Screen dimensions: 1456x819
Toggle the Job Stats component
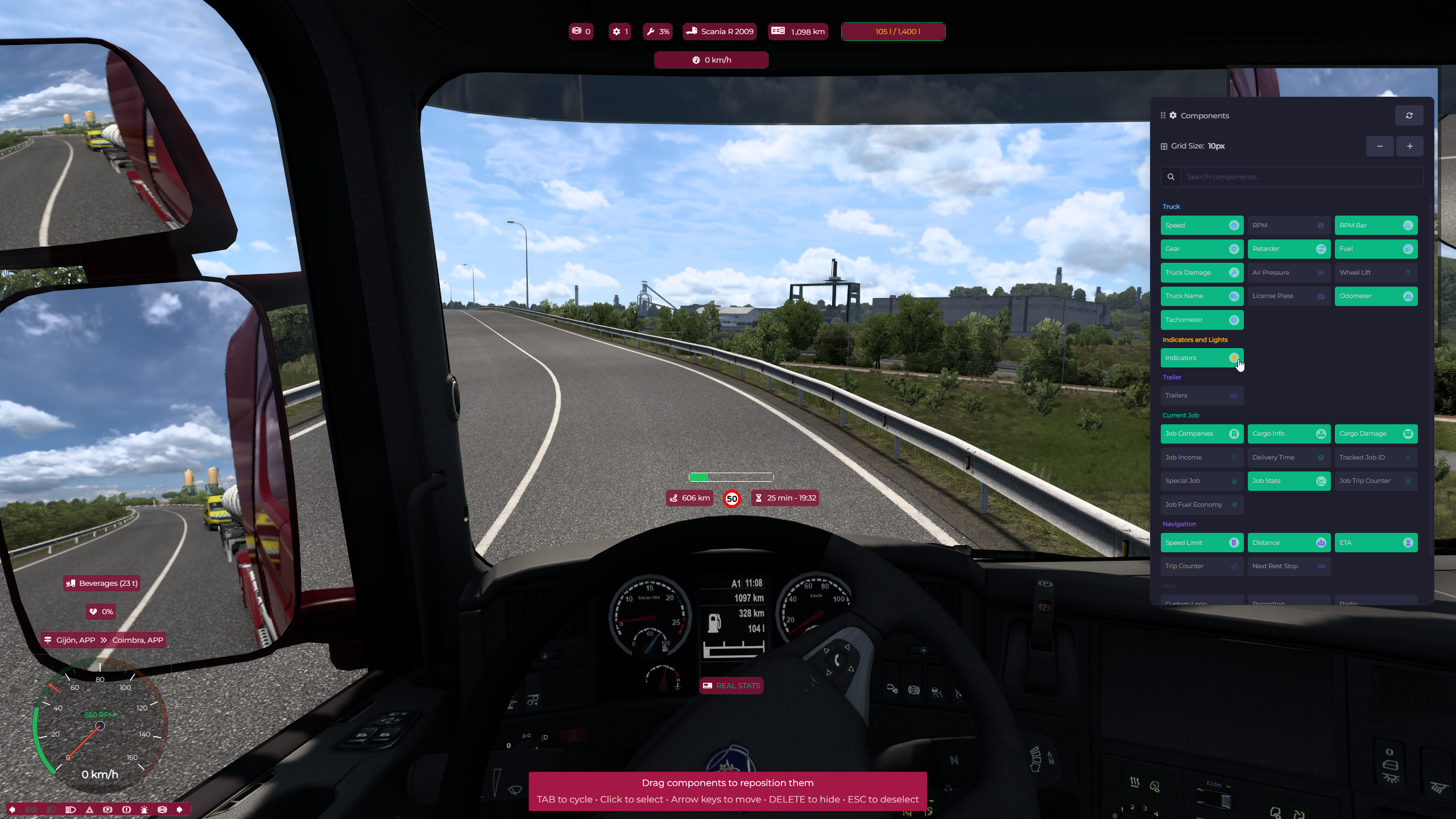(x=1288, y=481)
